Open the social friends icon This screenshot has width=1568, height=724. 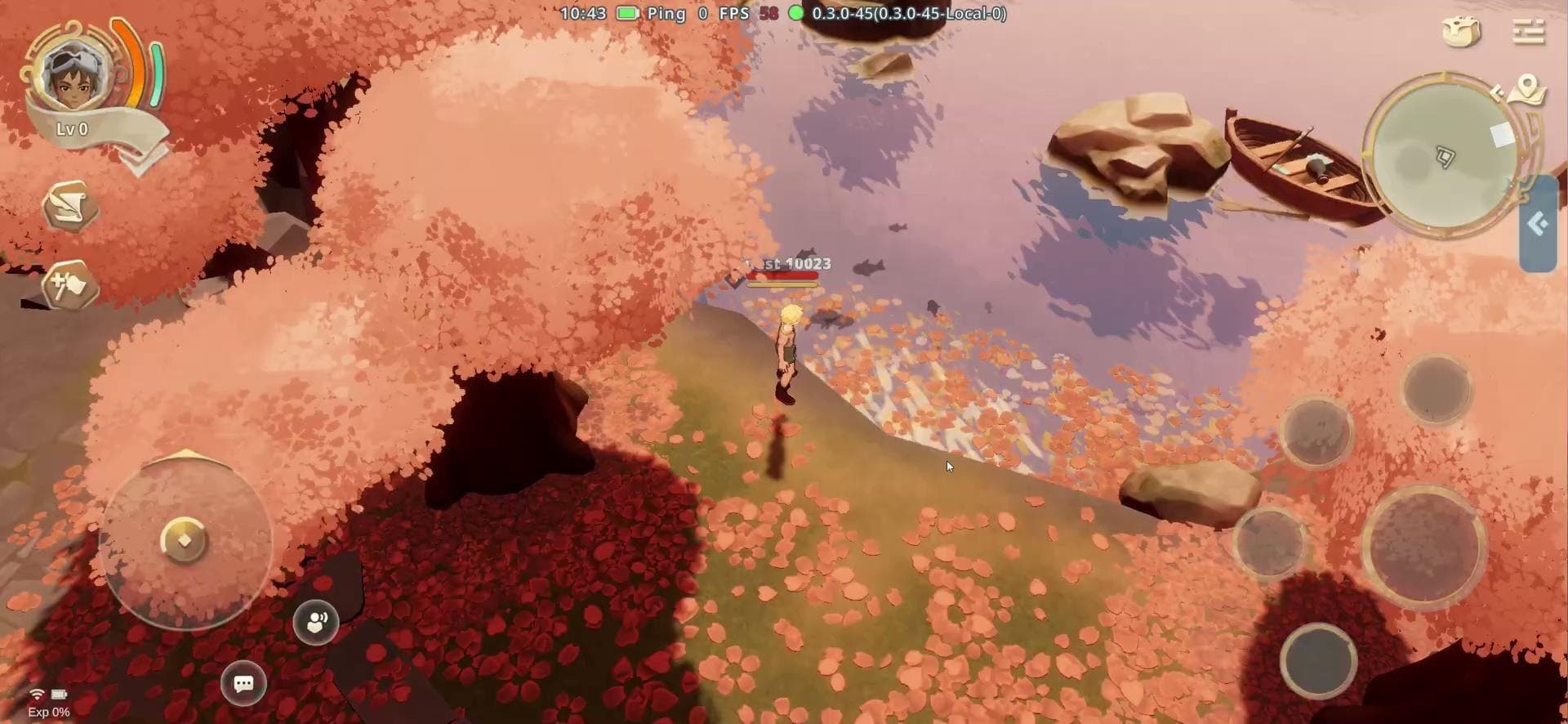pyautogui.click(x=317, y=622)
